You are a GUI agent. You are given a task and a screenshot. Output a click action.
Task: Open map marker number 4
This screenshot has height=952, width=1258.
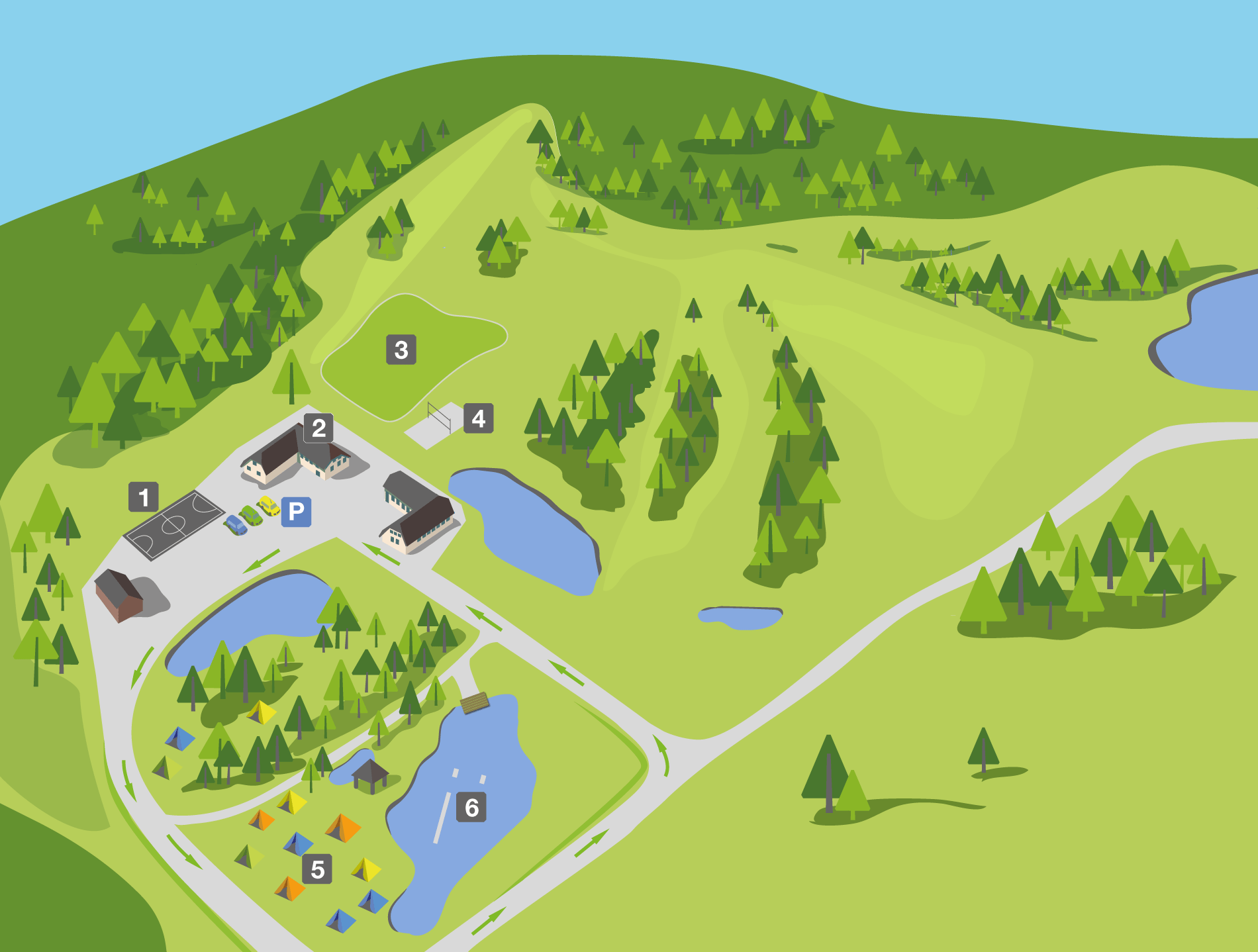[478, 418]
